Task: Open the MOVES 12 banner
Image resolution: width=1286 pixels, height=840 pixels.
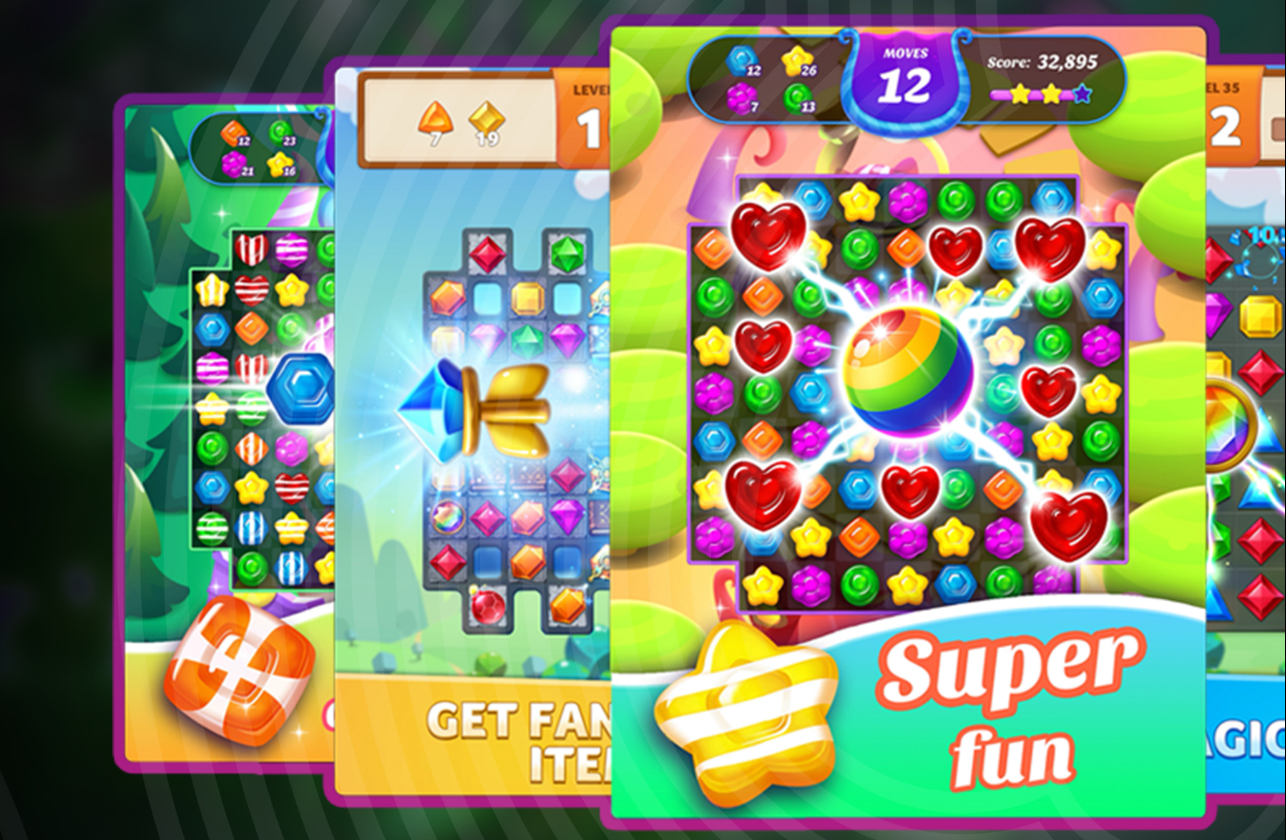Action: click(903, 70)
